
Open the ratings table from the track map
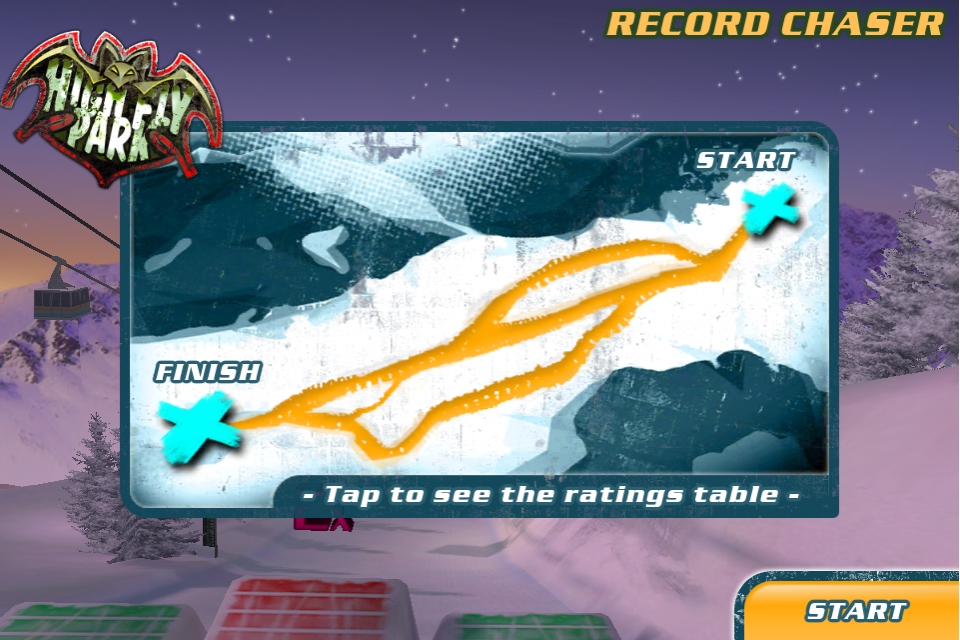pos(551,494)
